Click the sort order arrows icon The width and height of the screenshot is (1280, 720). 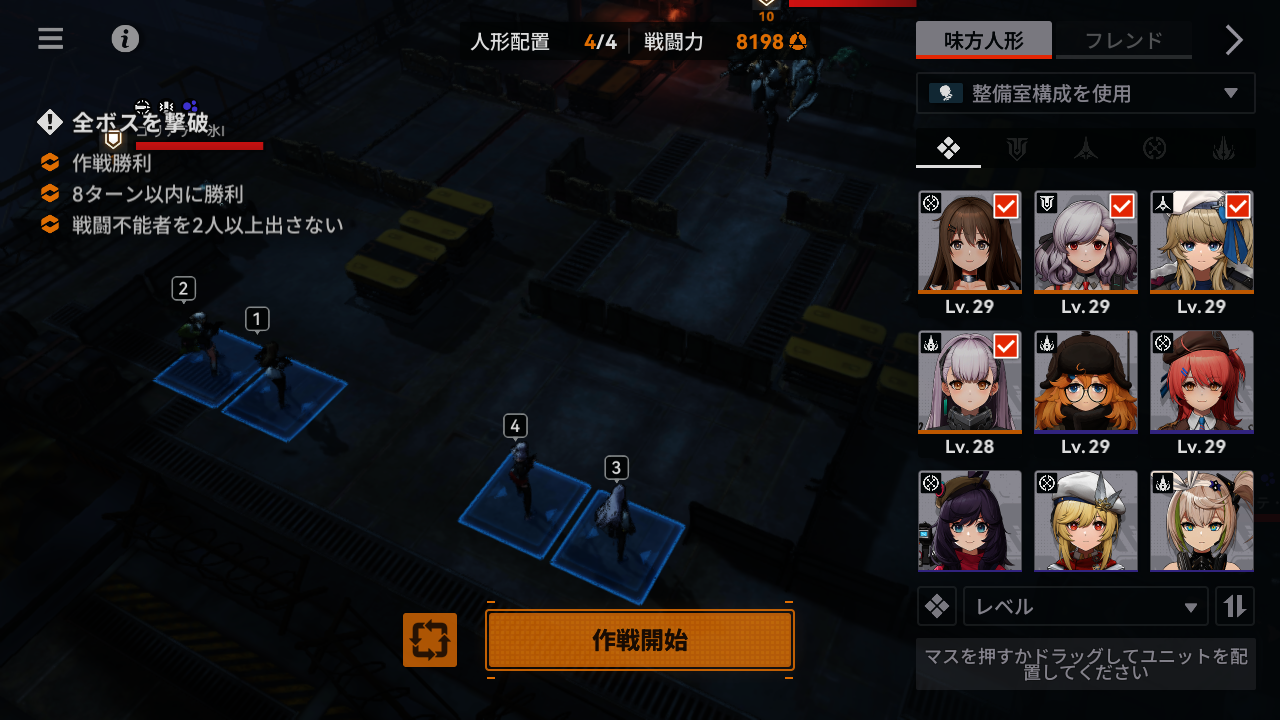point(1235,606)
